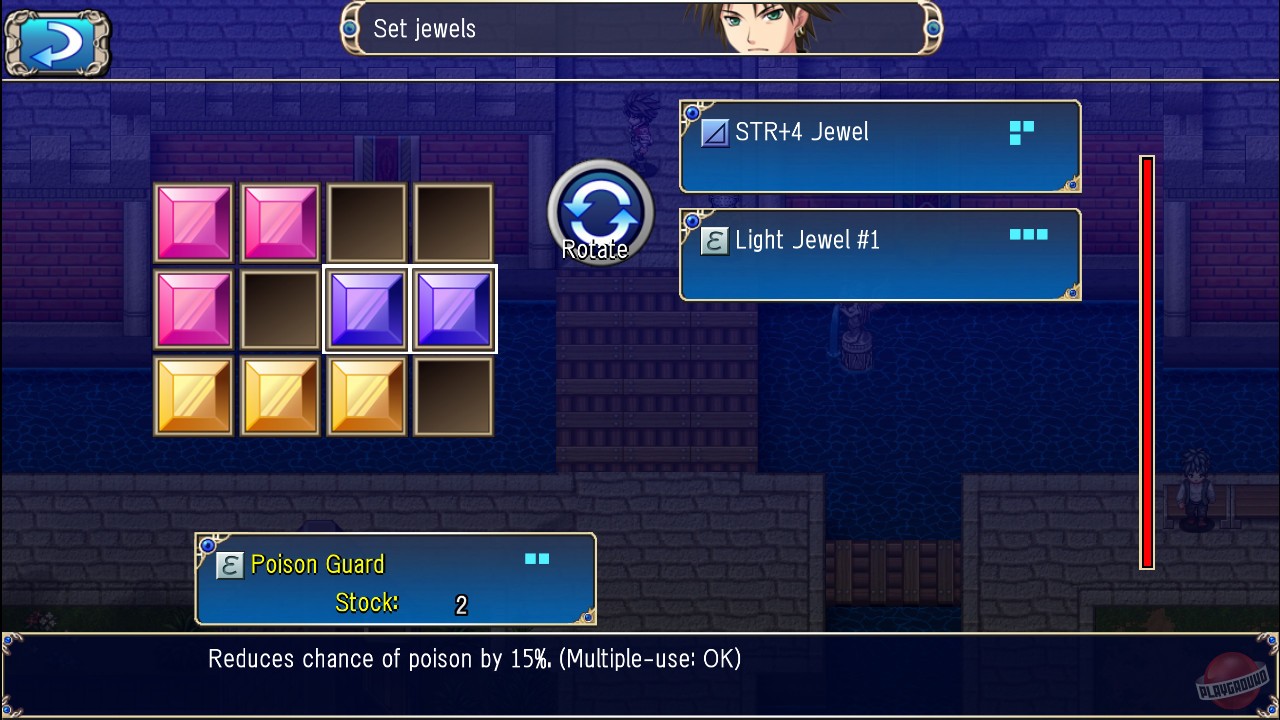Click the square-shape icon on STR+4 Jewel panel
The height and width of the screenshot is (720, 1280).
coord(1021,131)
